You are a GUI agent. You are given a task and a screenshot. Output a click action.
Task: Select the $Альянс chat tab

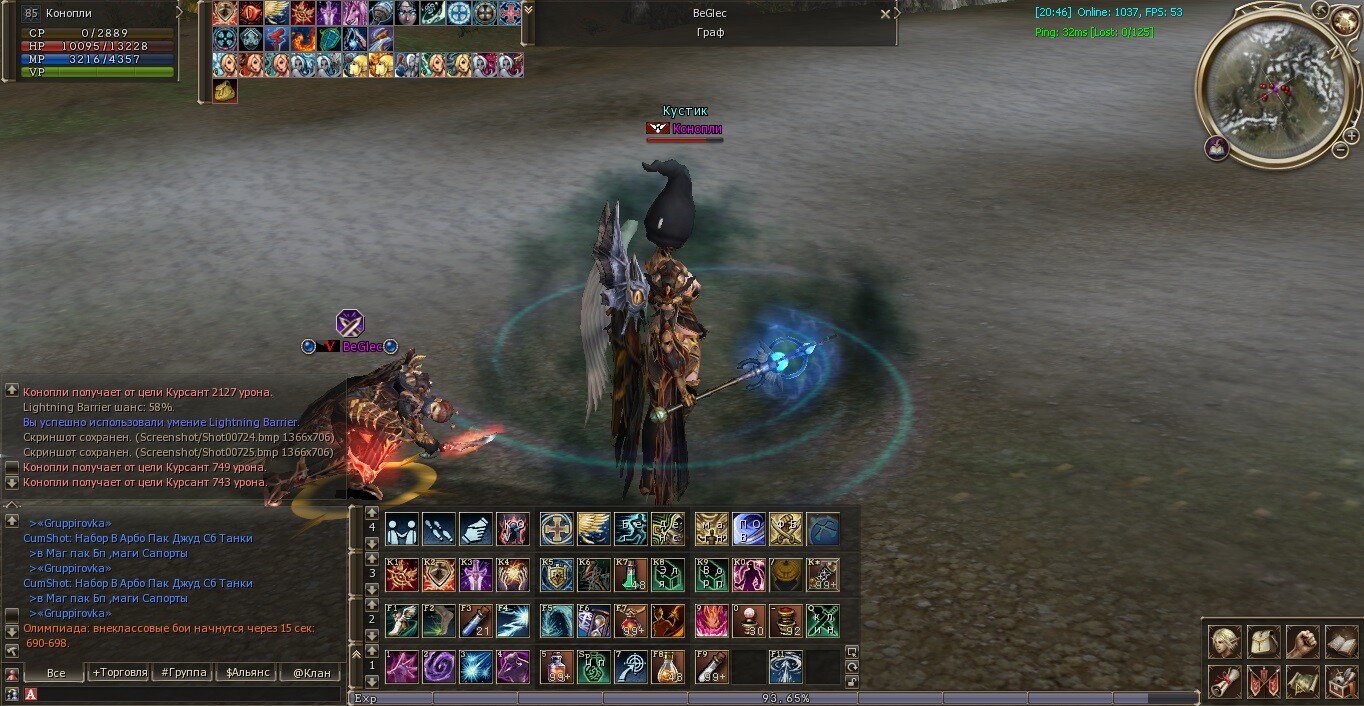(248, 673)
